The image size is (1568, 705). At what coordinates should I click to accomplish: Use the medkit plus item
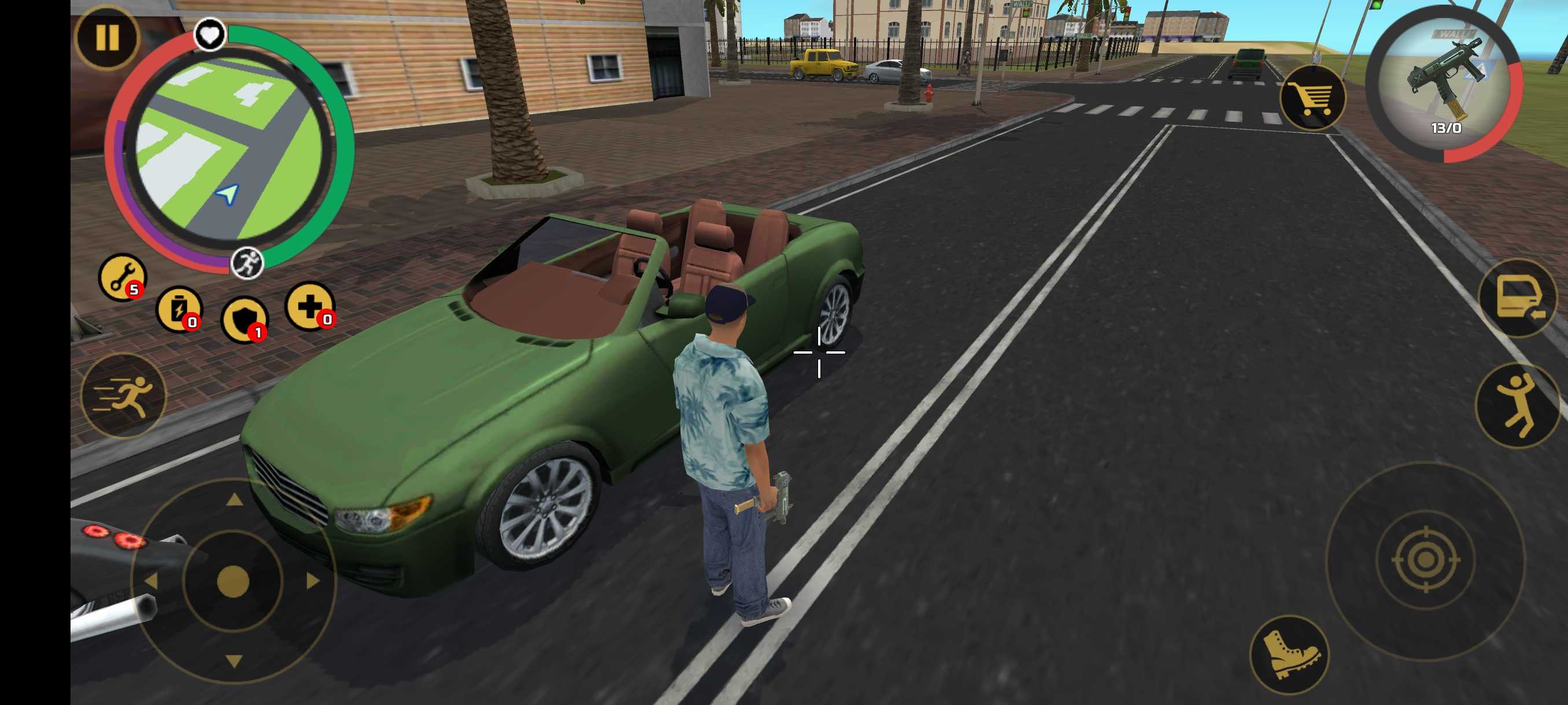point(310,306)
